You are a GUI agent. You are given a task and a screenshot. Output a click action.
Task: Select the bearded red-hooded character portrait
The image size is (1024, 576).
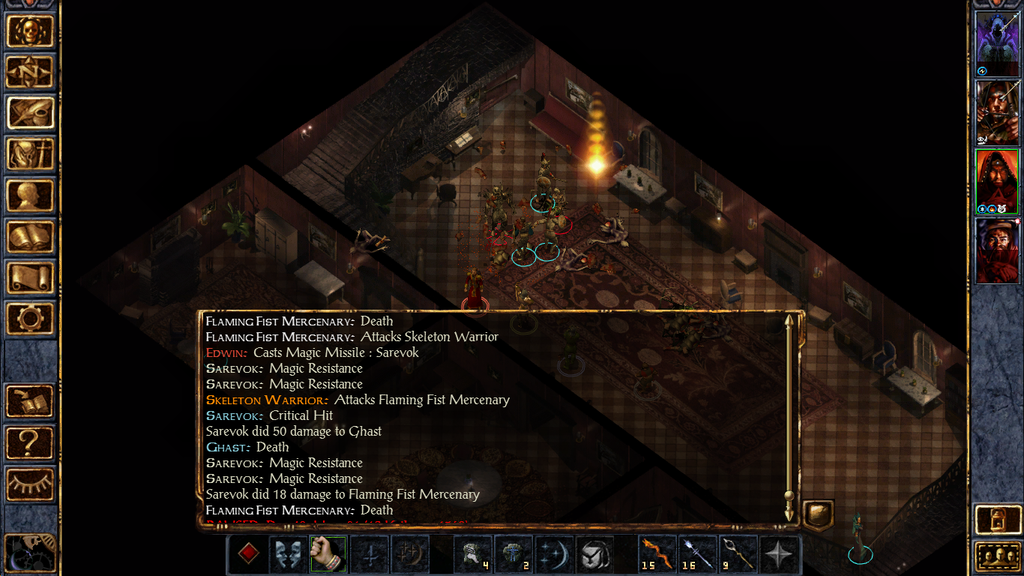click(x=997, y=247)
